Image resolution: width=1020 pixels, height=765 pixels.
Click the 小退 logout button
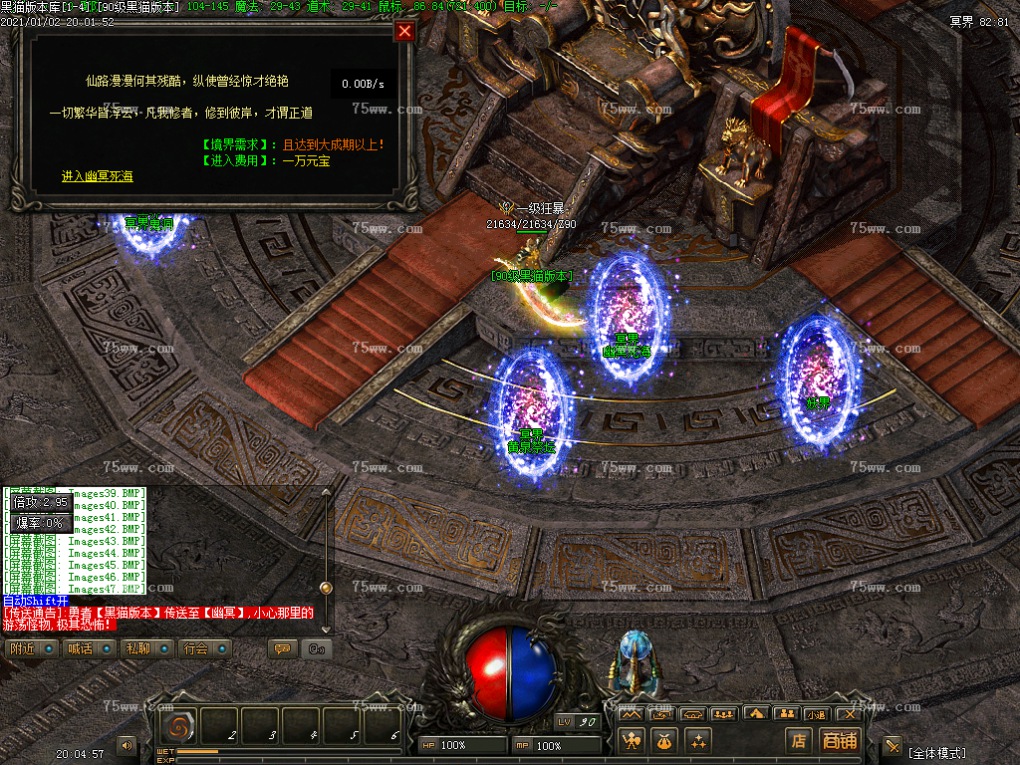tap(818, 714)
